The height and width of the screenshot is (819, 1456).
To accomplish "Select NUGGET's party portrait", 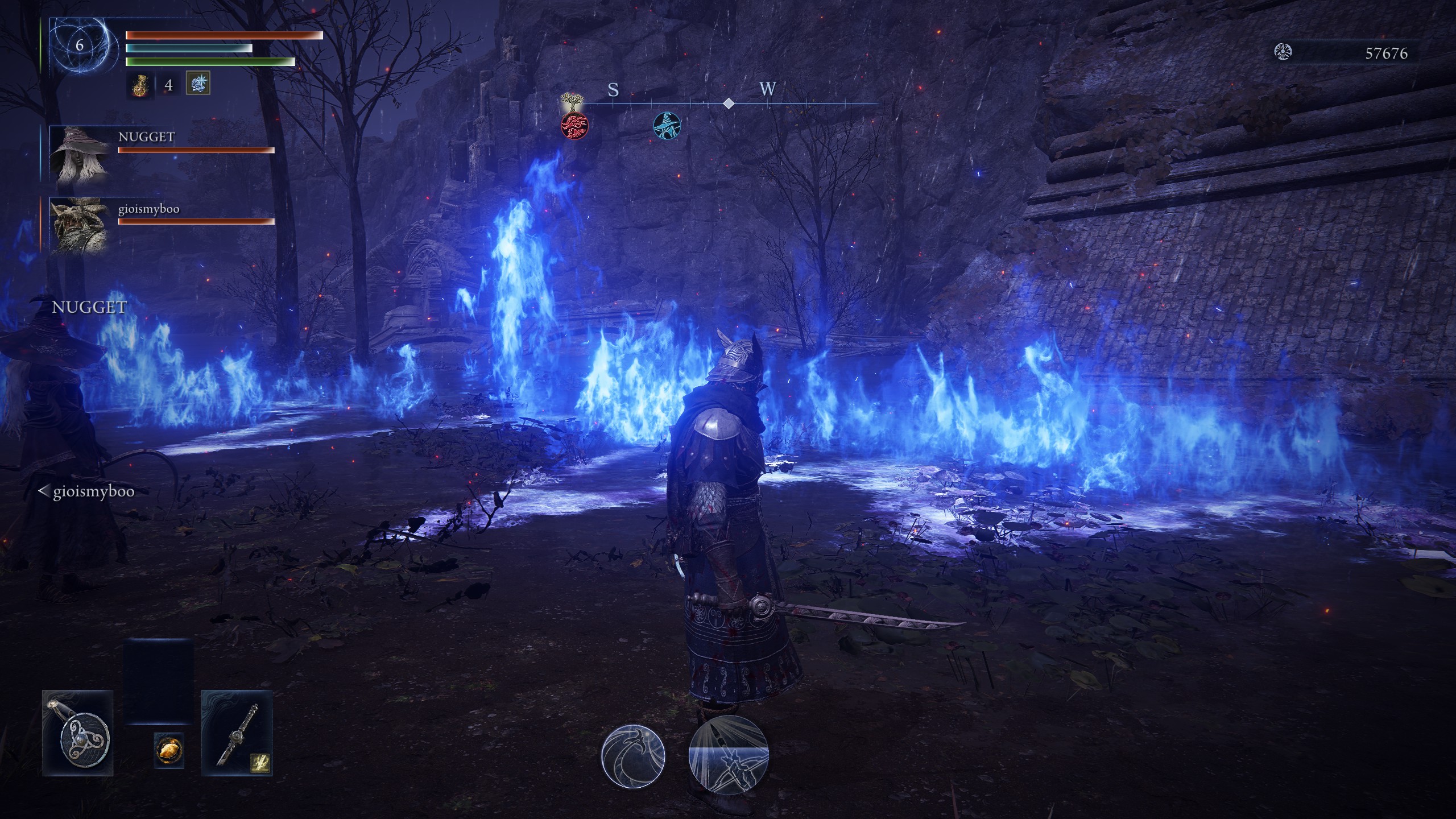I will coord(80,154).
